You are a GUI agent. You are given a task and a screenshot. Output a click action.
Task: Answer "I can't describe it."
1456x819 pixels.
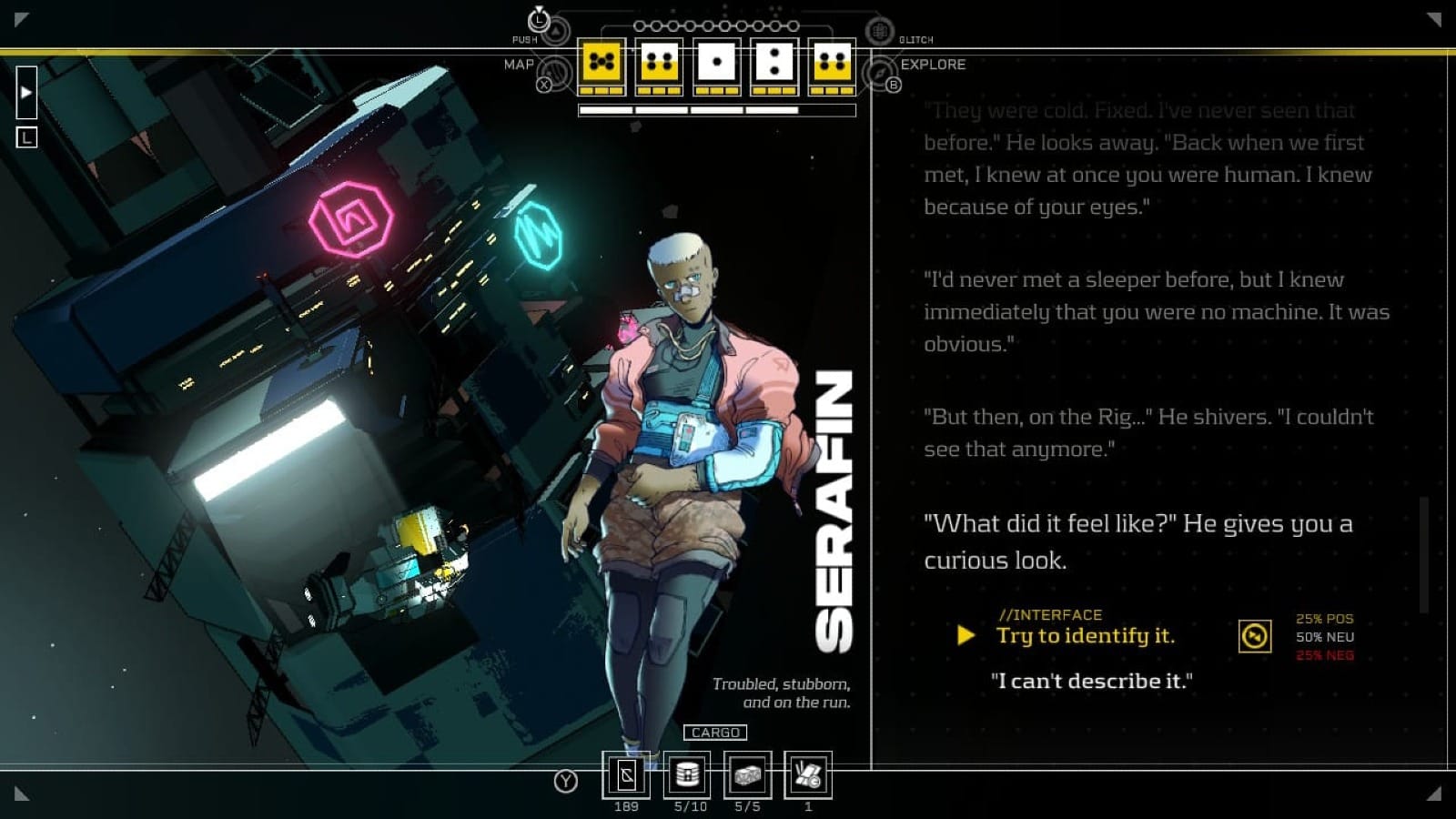pos(1091,681)
